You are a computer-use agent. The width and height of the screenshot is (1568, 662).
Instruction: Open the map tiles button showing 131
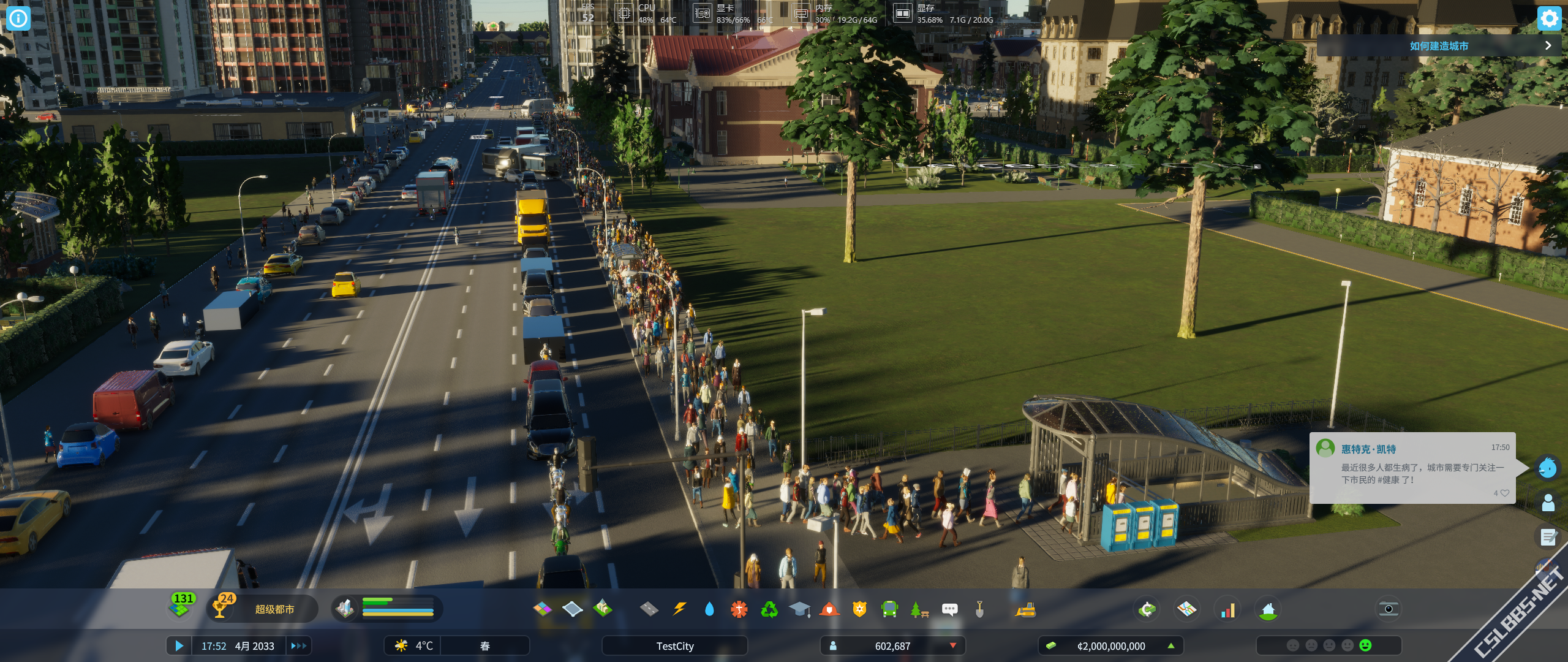tap(181, 606)
